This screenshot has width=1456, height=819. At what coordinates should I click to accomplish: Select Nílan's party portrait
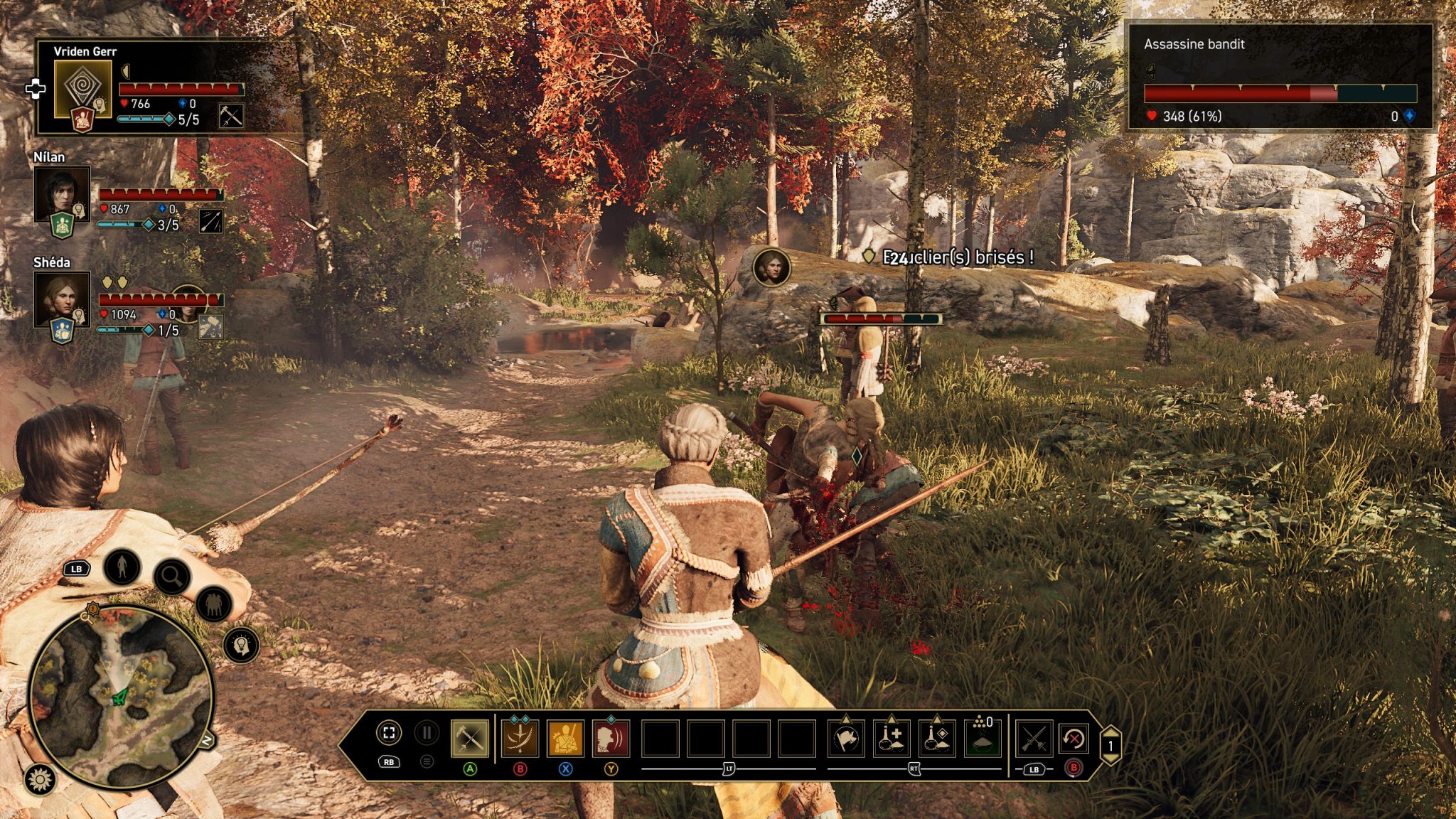(x=62, y=194)
